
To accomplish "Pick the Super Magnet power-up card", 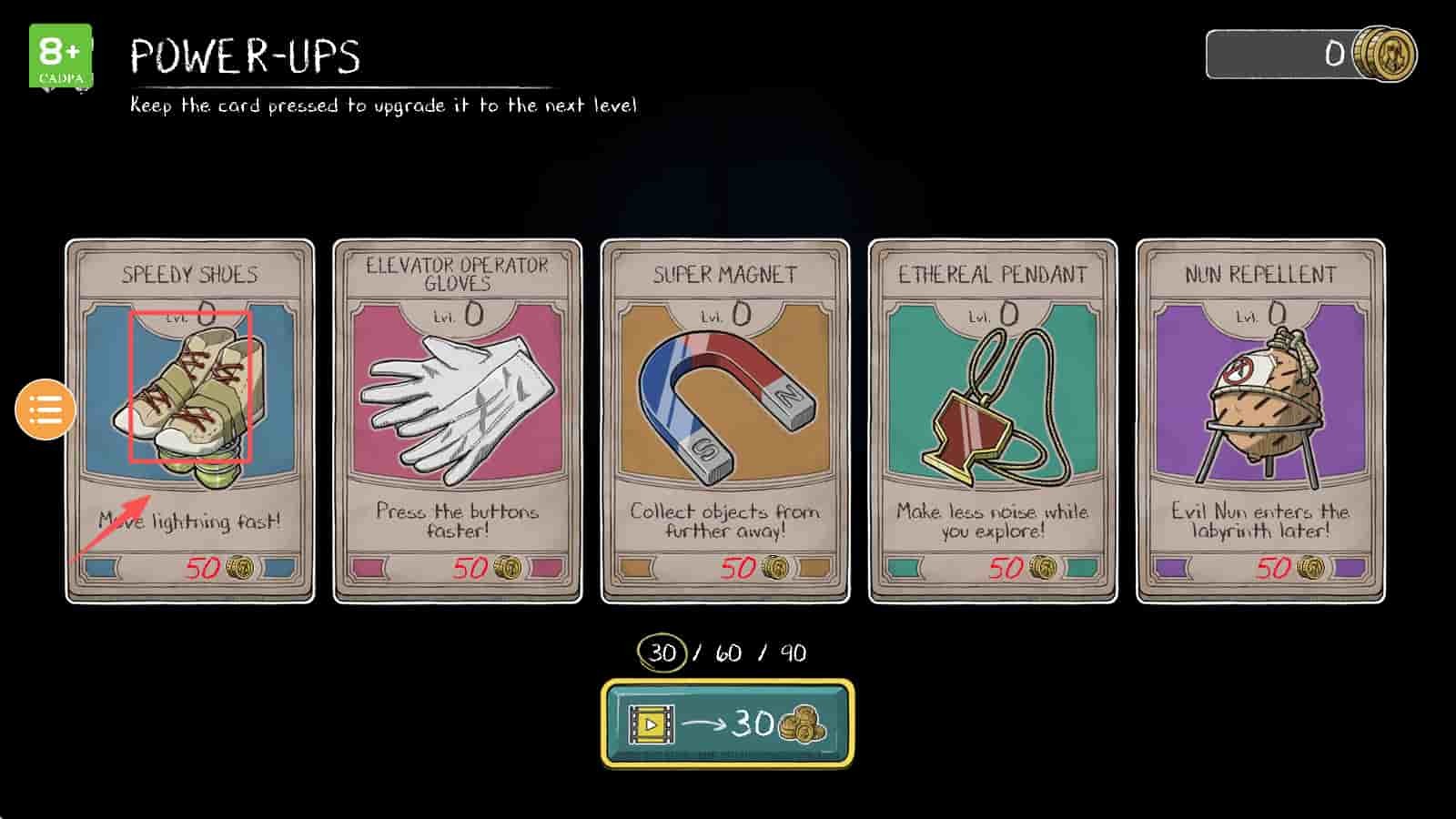I will 725,420.
